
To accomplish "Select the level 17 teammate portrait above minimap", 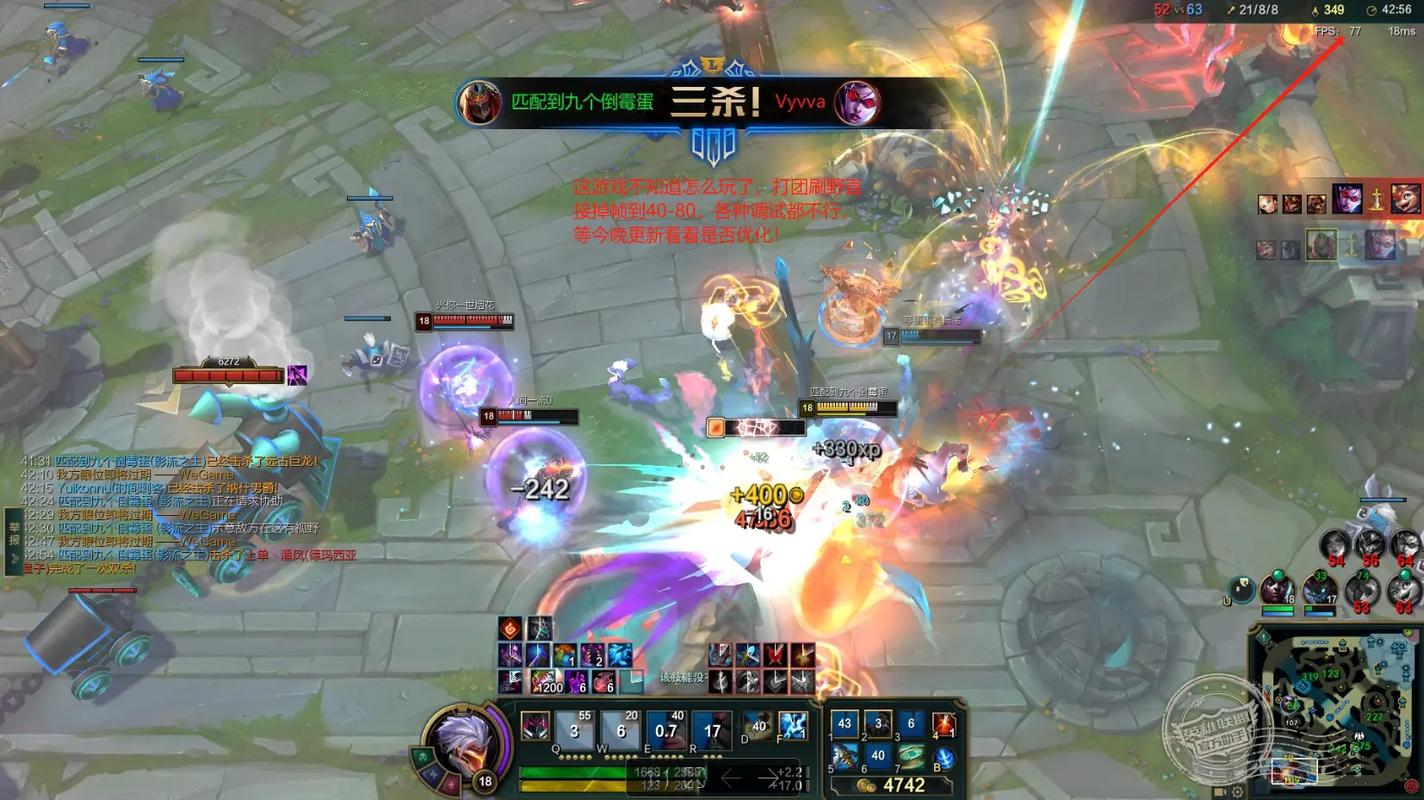I will tap(1319, 590).
